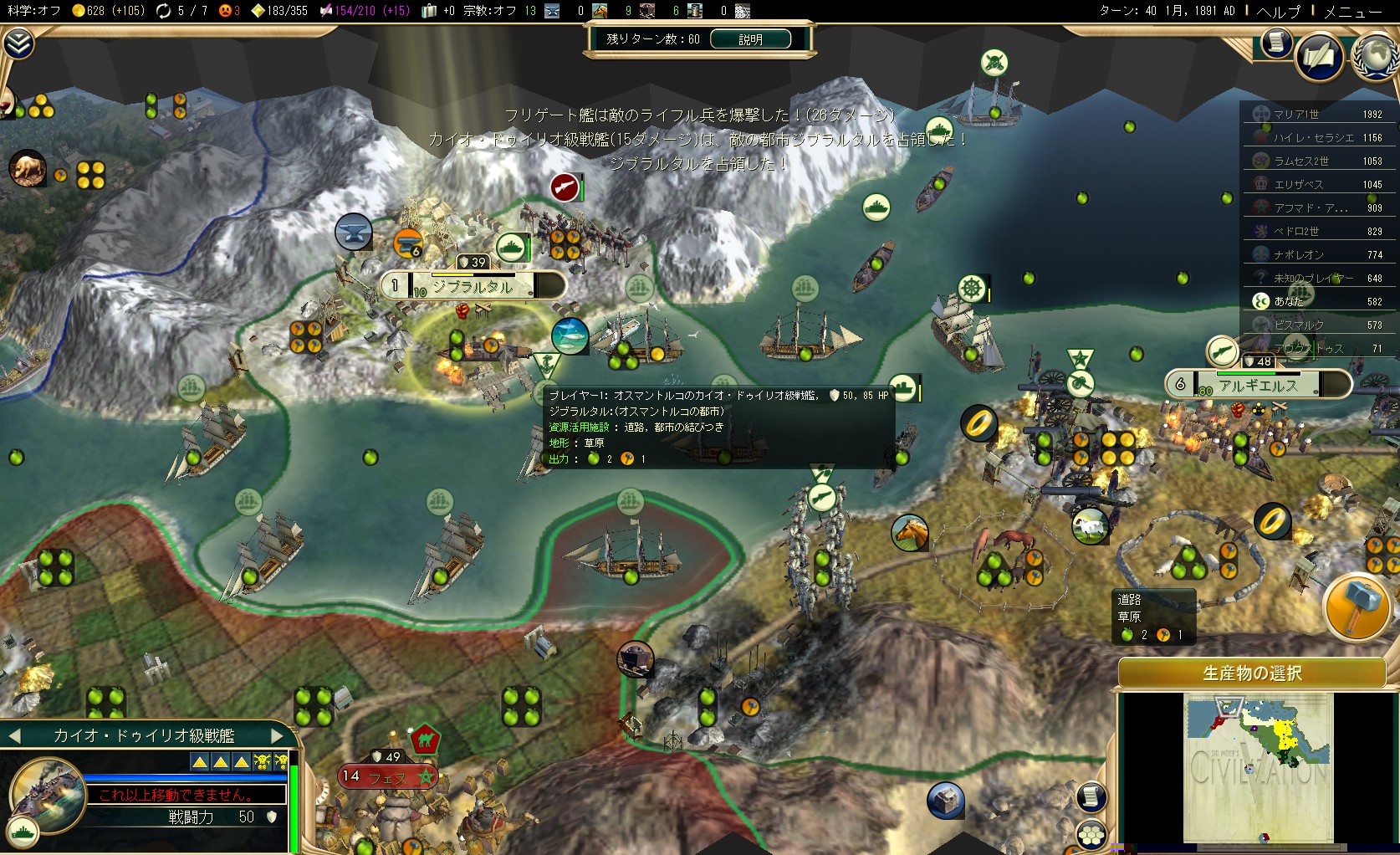
Task: Click the minimap to move the camera
Action: (x=1258, y=768)
